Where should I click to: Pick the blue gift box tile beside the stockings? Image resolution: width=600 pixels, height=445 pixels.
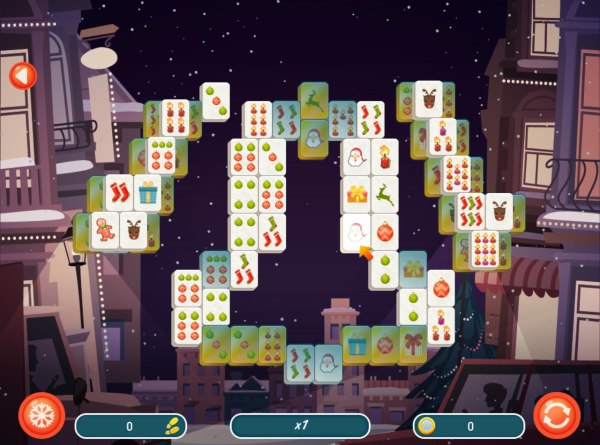click(148, 192)
